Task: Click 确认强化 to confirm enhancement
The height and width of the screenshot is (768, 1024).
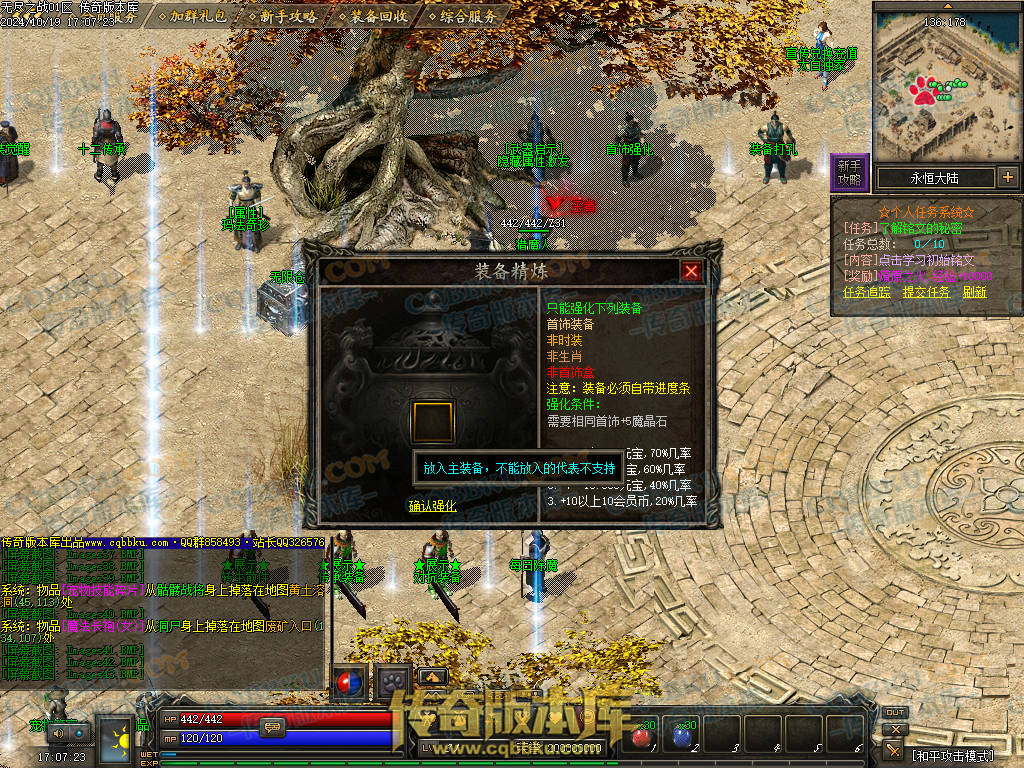Action: [x=432, y=506]
